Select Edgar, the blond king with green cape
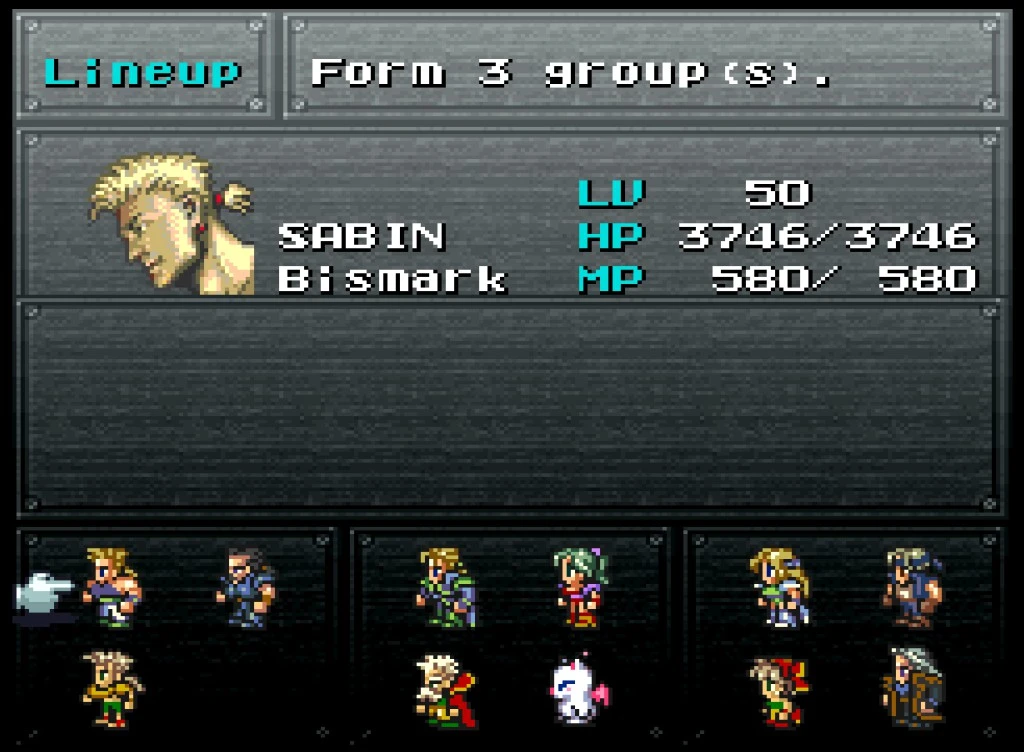The height and width of the screenshot is (752, 1024). 446,588
